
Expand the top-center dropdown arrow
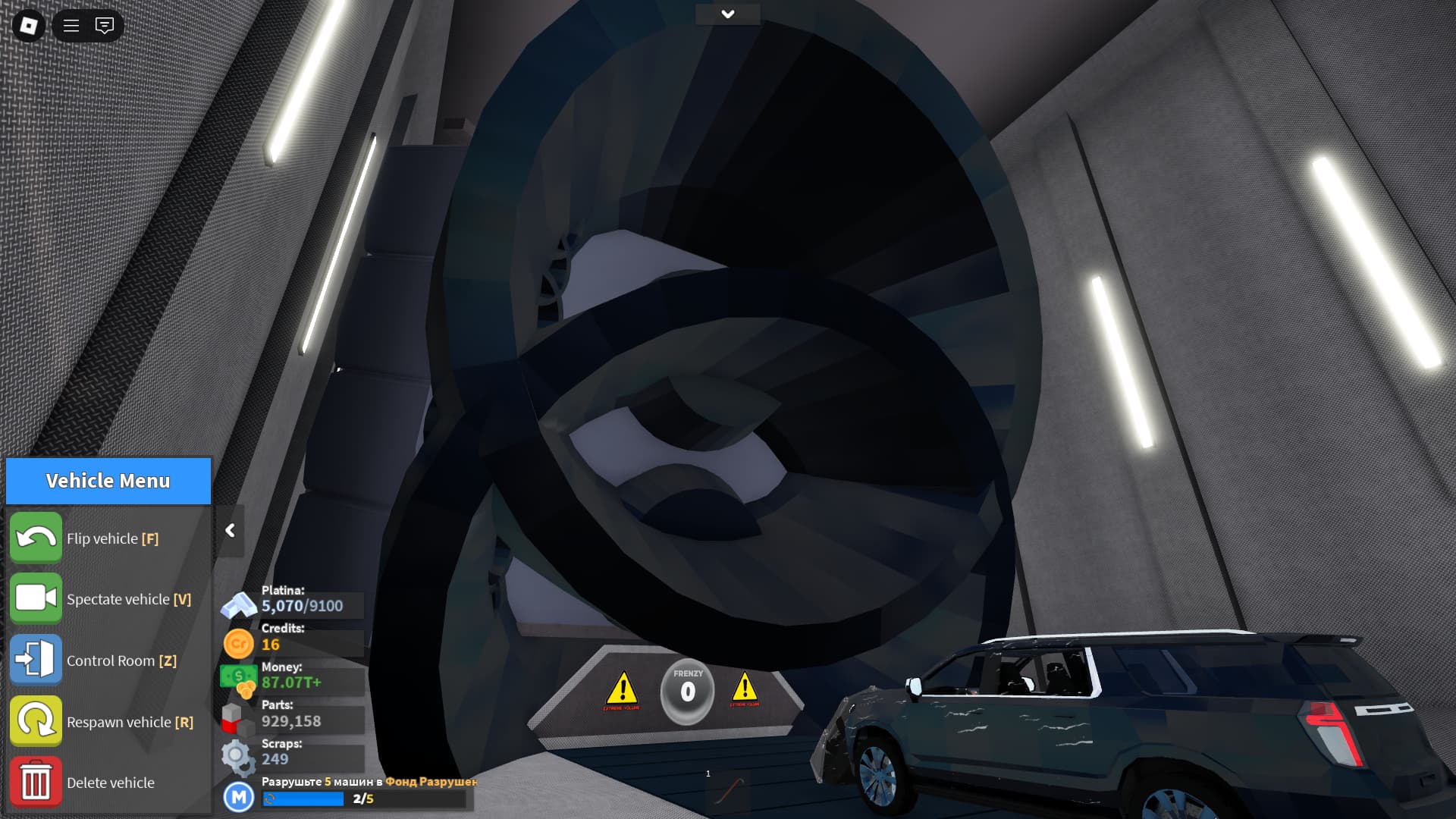coord(727,14)
